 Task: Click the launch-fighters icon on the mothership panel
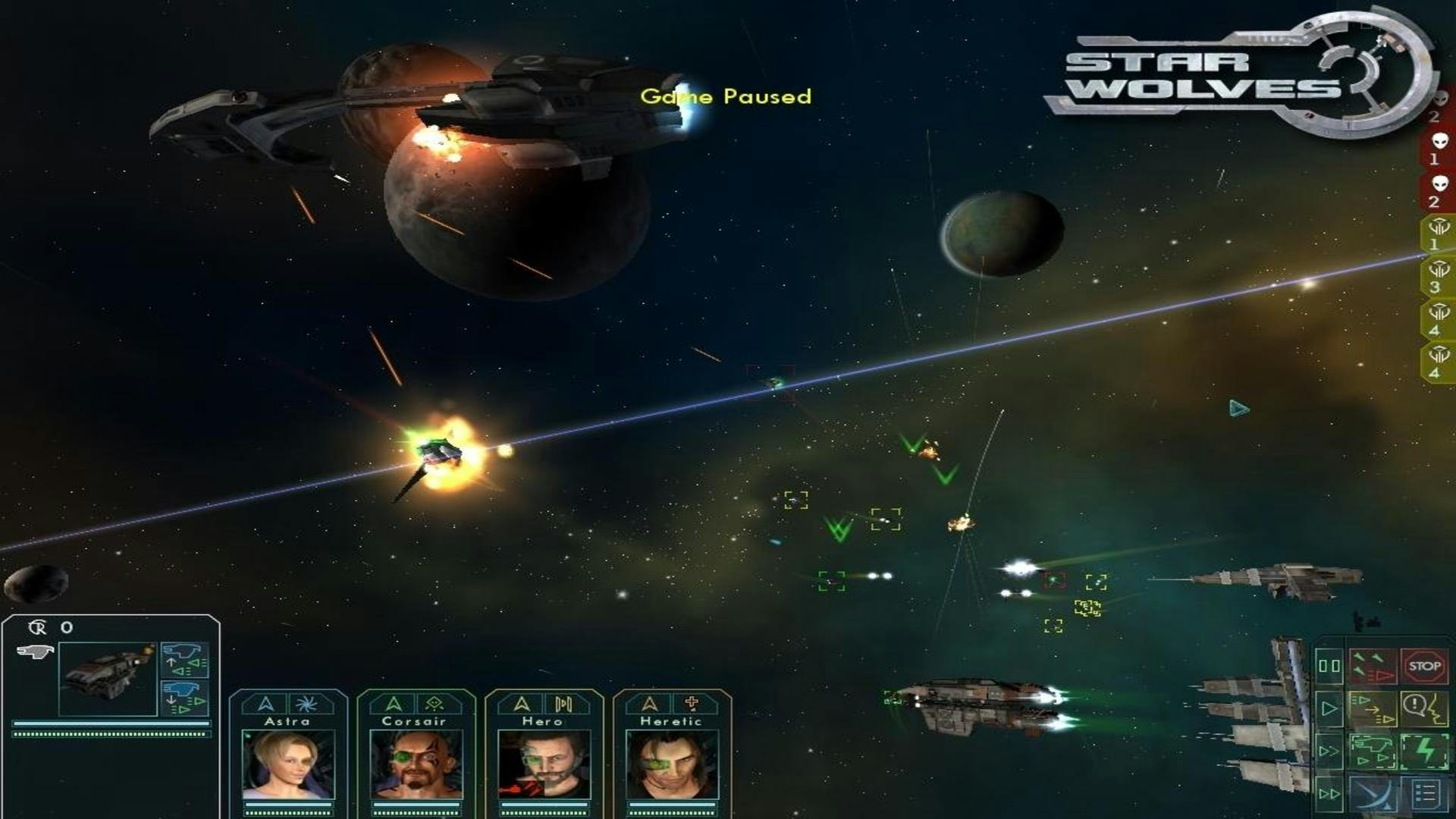click(184, 660)
